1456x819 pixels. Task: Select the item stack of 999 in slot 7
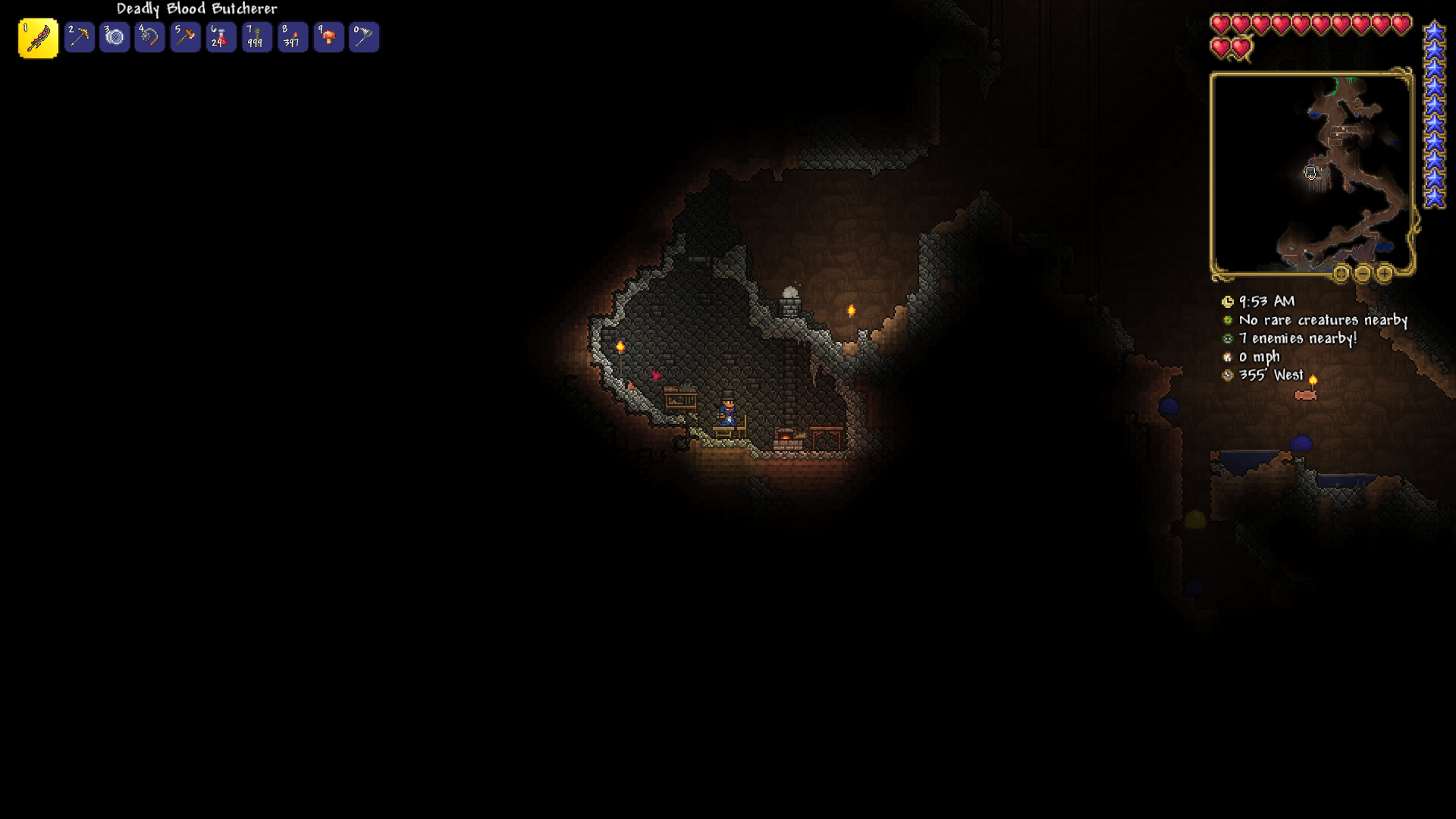tap(257, 36)
